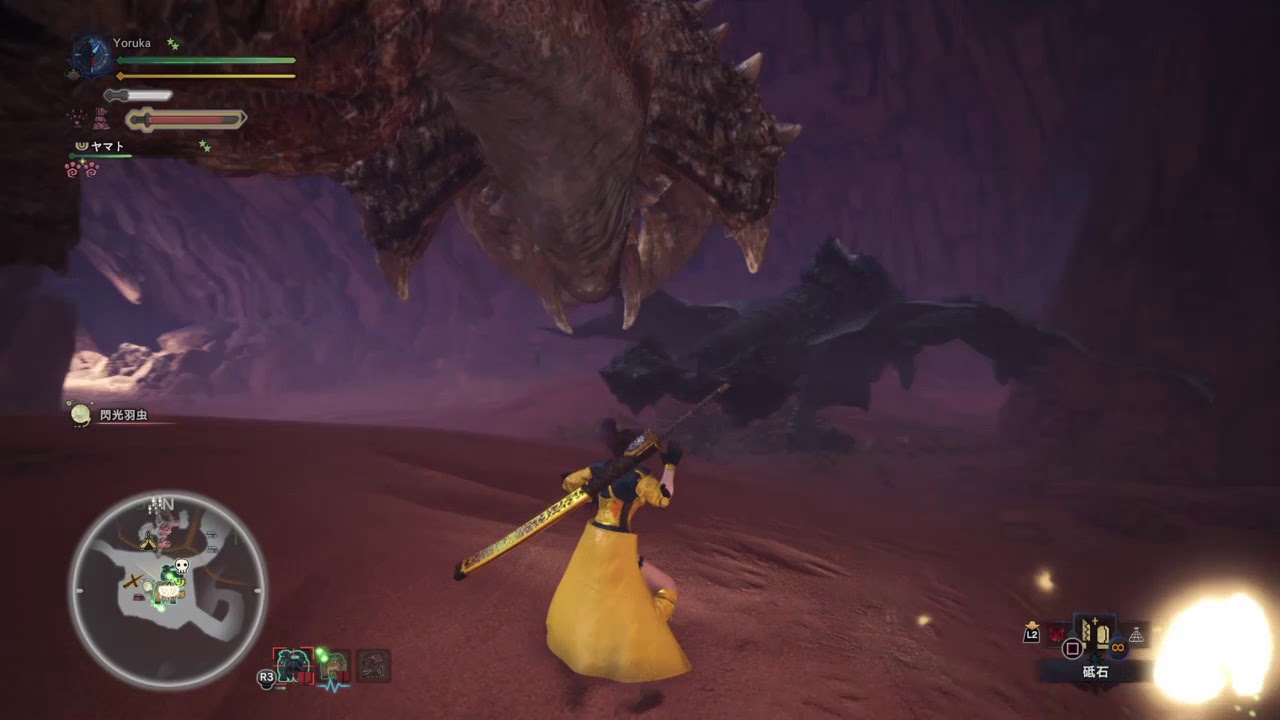1280x720 pixels.
Task: Select the camp tent marker on minimap
Action: pyautogui.click(x=148, y=543)
